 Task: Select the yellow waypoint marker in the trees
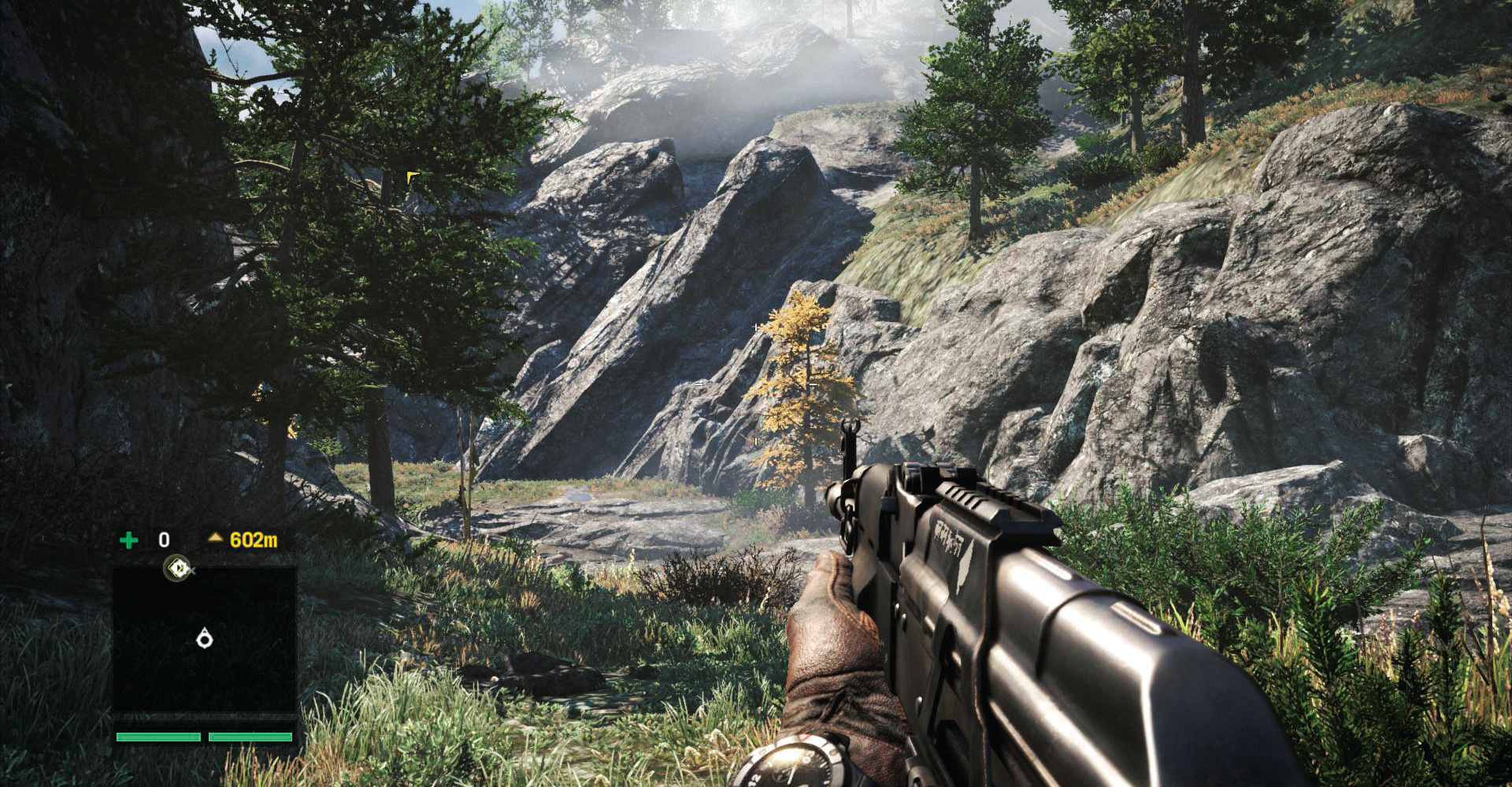(412, 177)
